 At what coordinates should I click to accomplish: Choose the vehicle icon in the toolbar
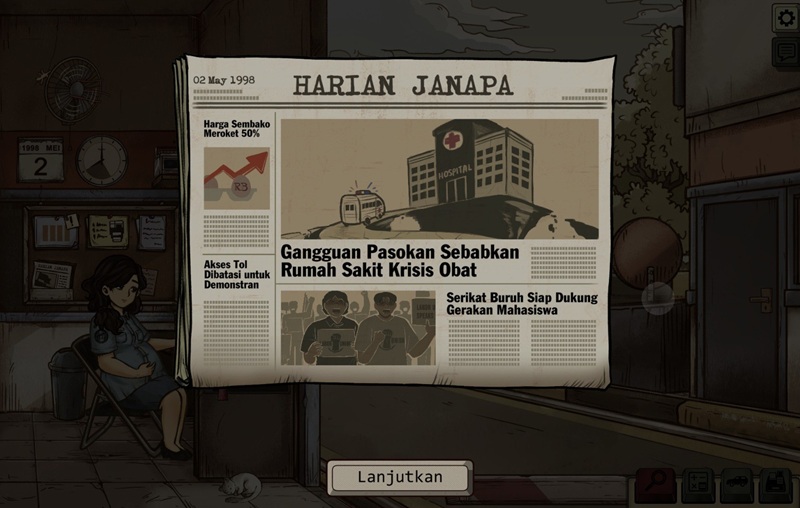click(x=736, y=486)
